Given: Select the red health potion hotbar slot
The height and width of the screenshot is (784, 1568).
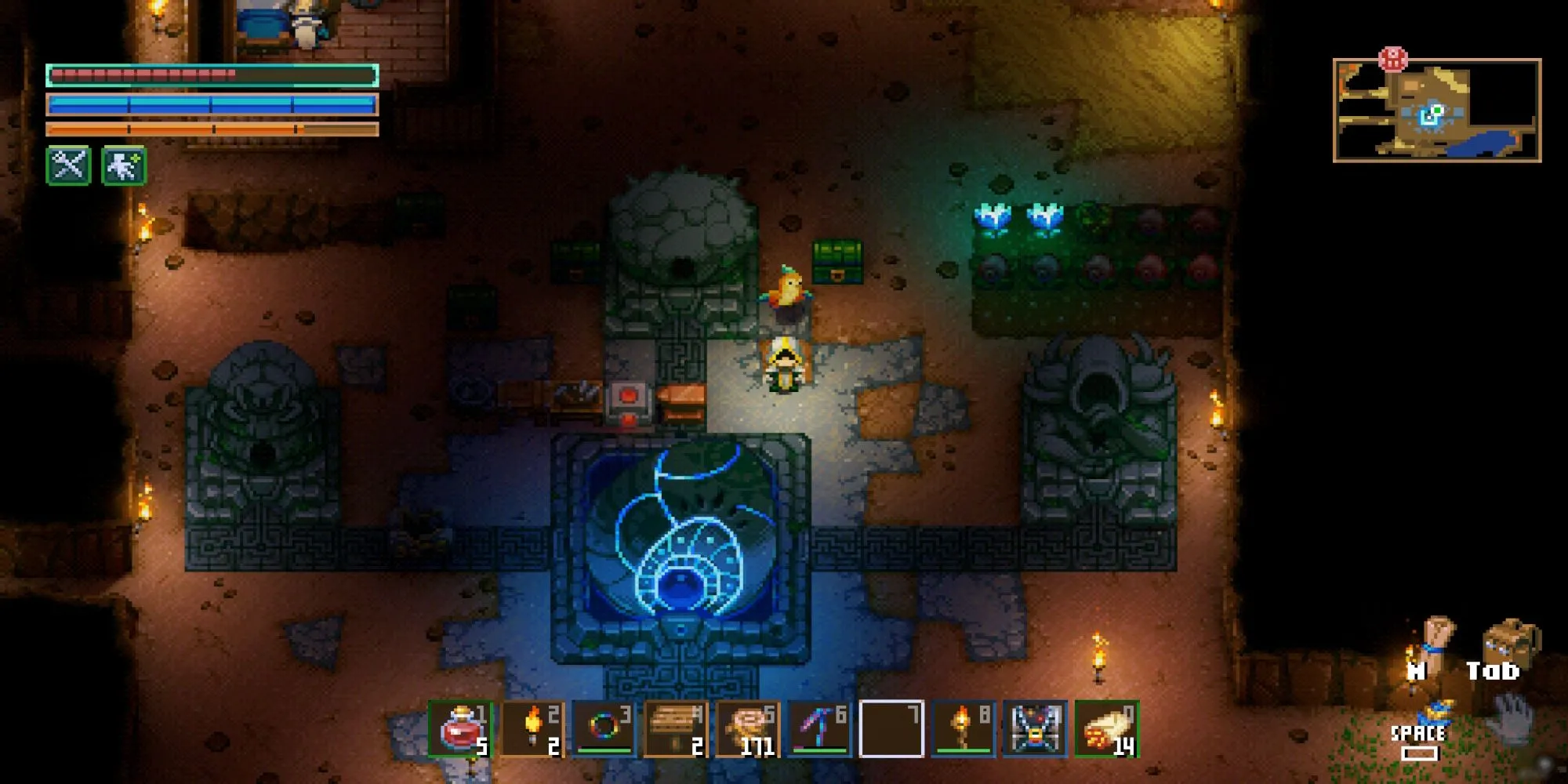Looking at the screenshot, I should (462, 729).
